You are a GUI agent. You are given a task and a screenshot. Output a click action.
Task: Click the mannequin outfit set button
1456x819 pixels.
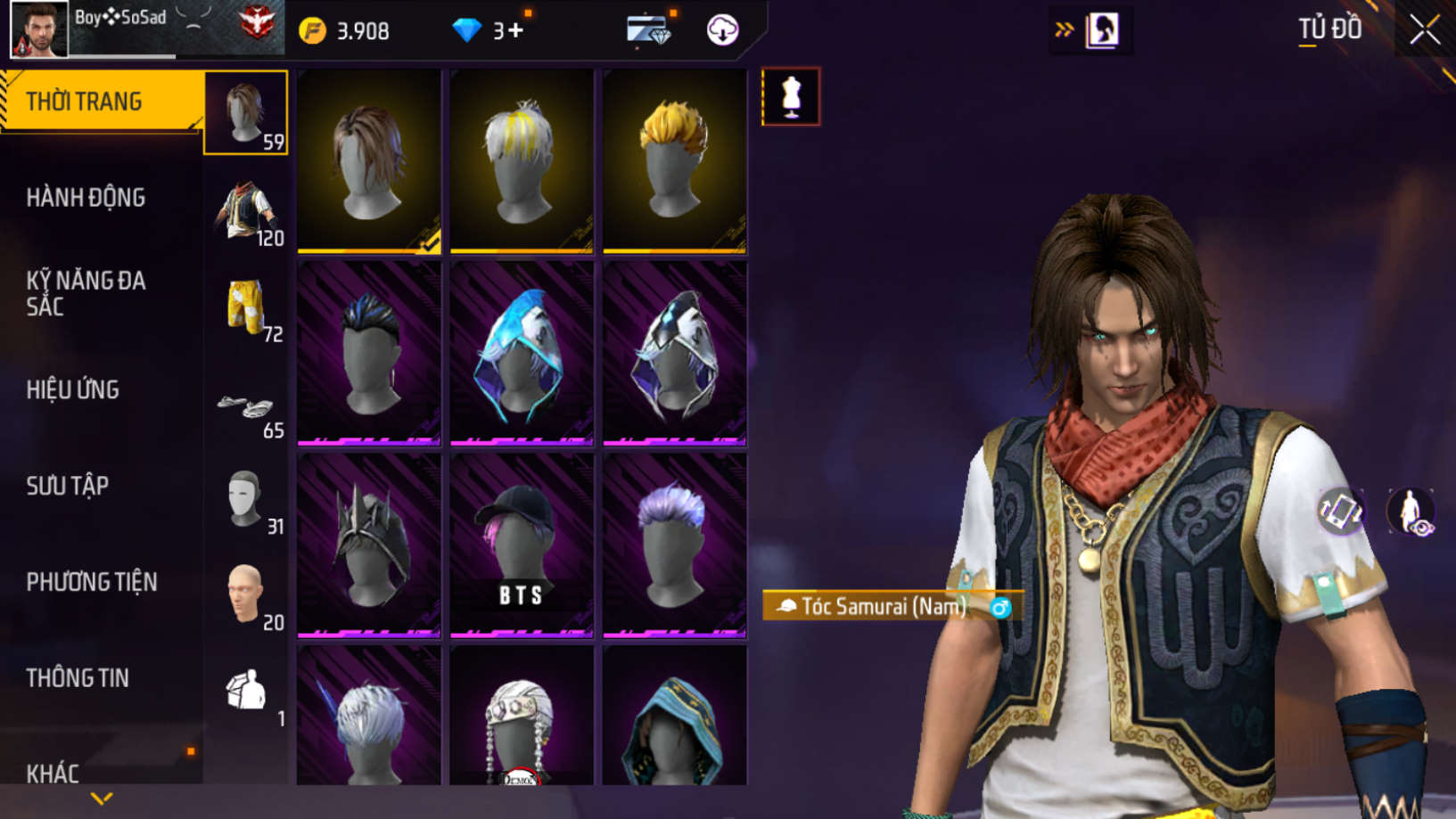pyautogui.click(x=791, y=96)
